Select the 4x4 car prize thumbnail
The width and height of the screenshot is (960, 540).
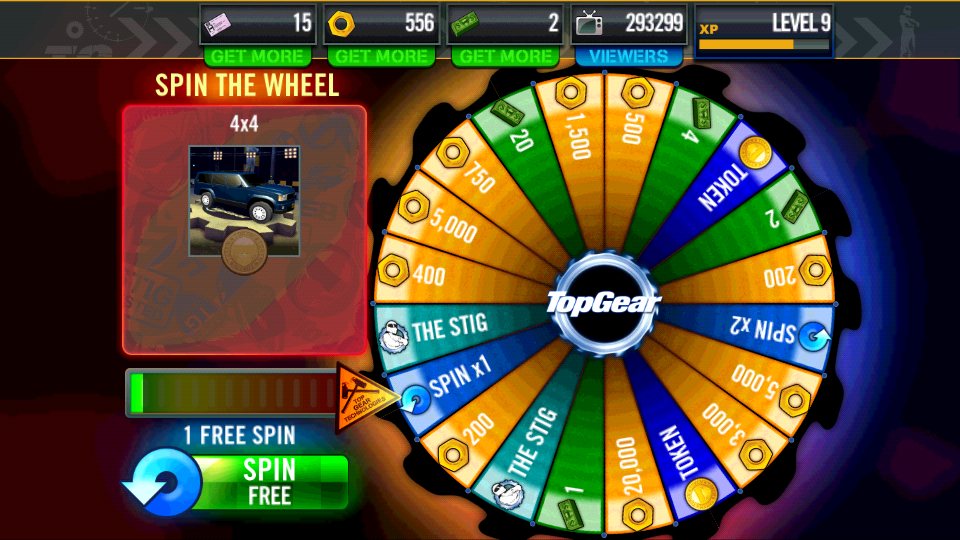coord(244,202)
